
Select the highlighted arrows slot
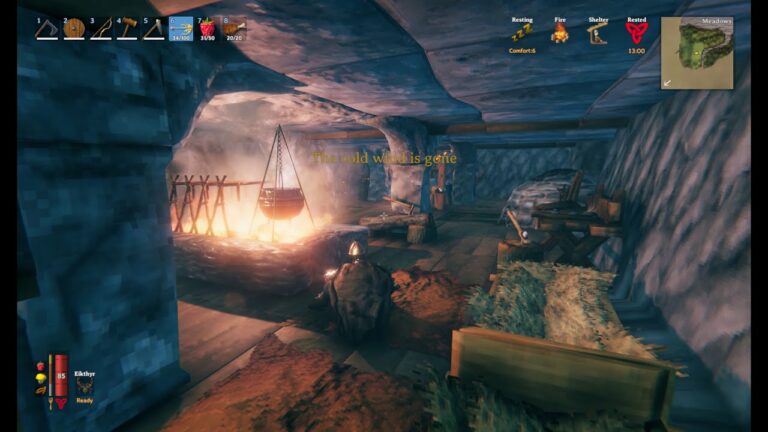coord(180,29)
